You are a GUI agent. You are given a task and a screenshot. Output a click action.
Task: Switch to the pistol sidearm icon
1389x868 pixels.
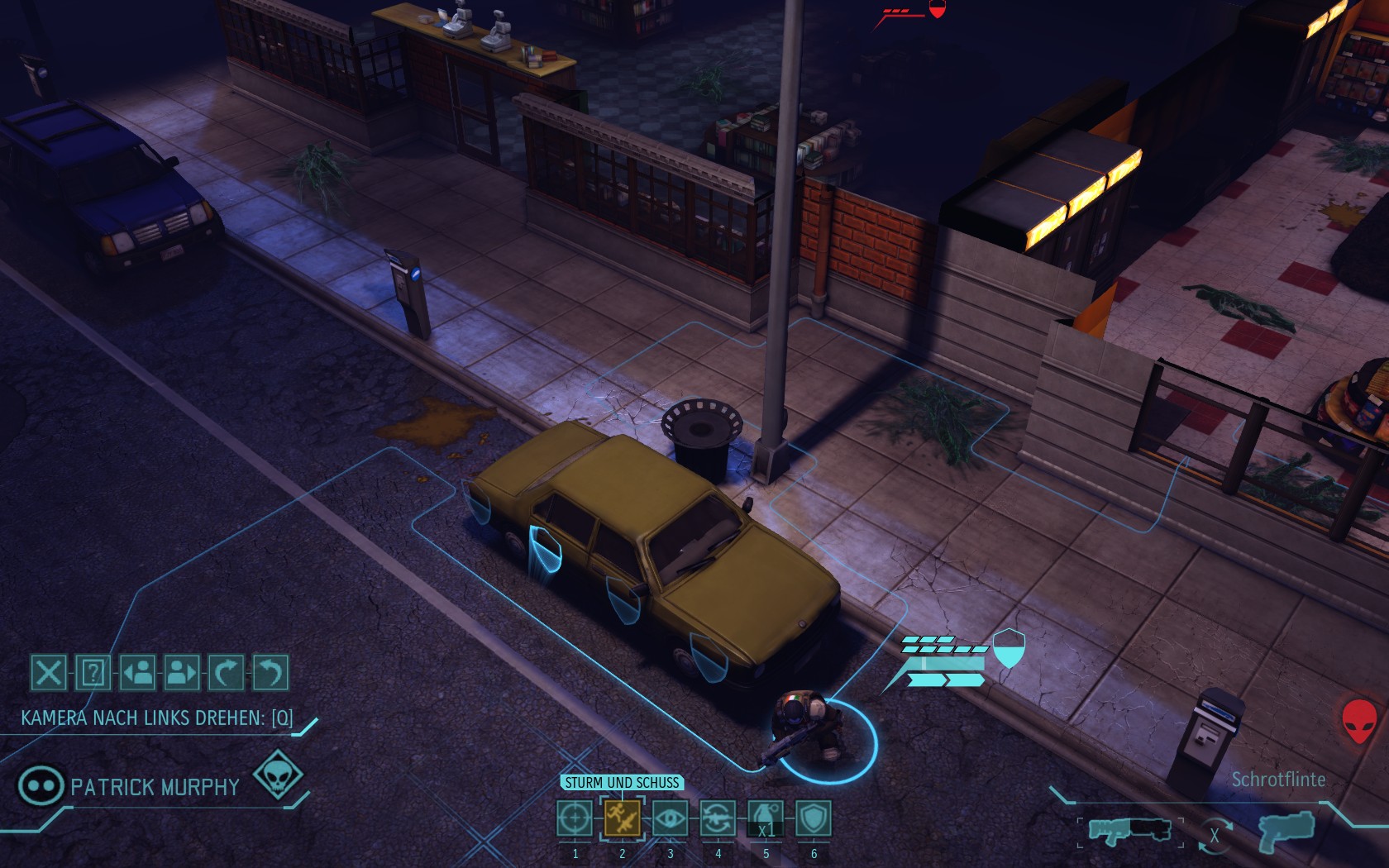pyautogui.click(x=1286, y=830)
